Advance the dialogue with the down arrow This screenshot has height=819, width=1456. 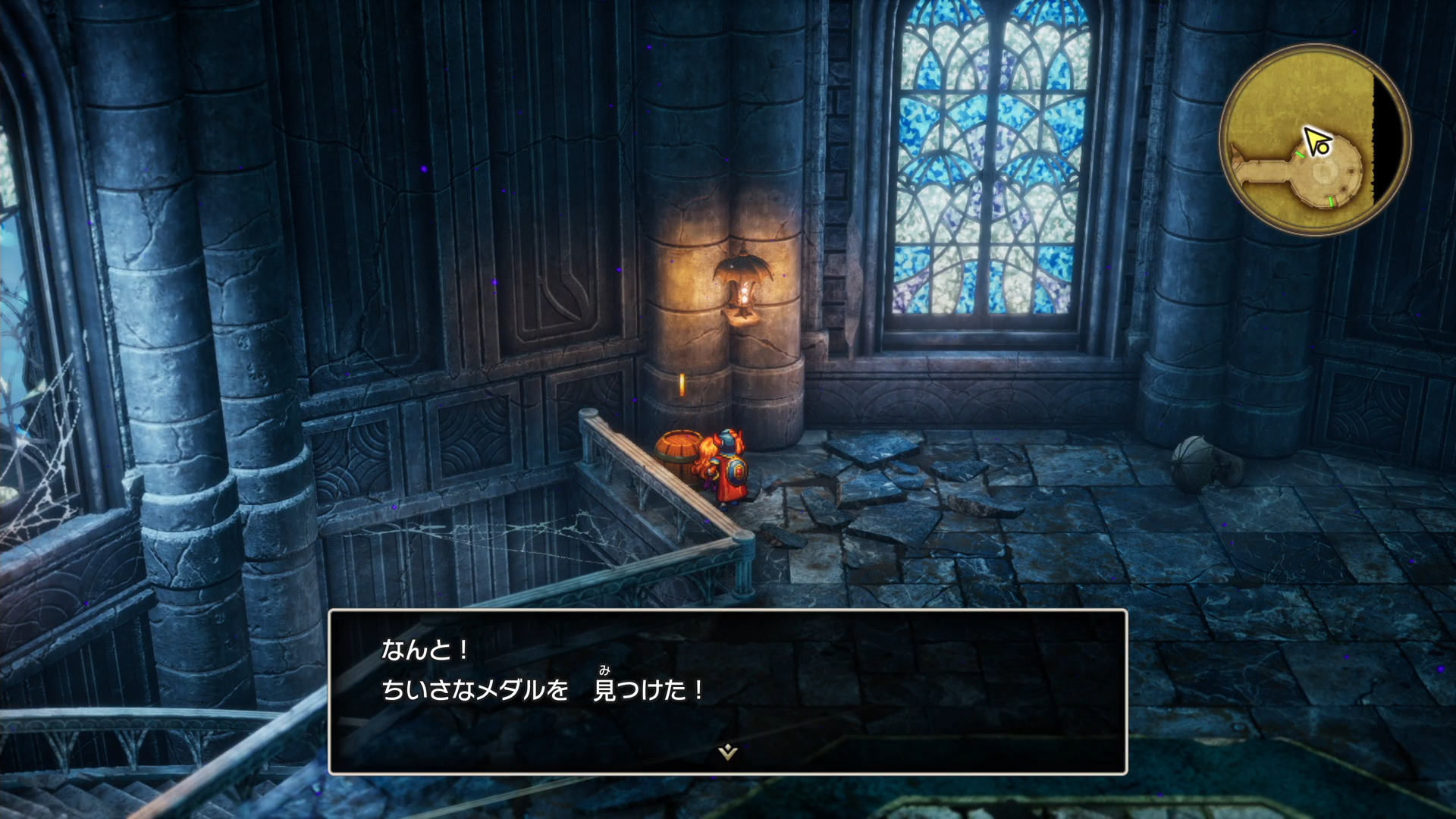[x=728, y=752]
